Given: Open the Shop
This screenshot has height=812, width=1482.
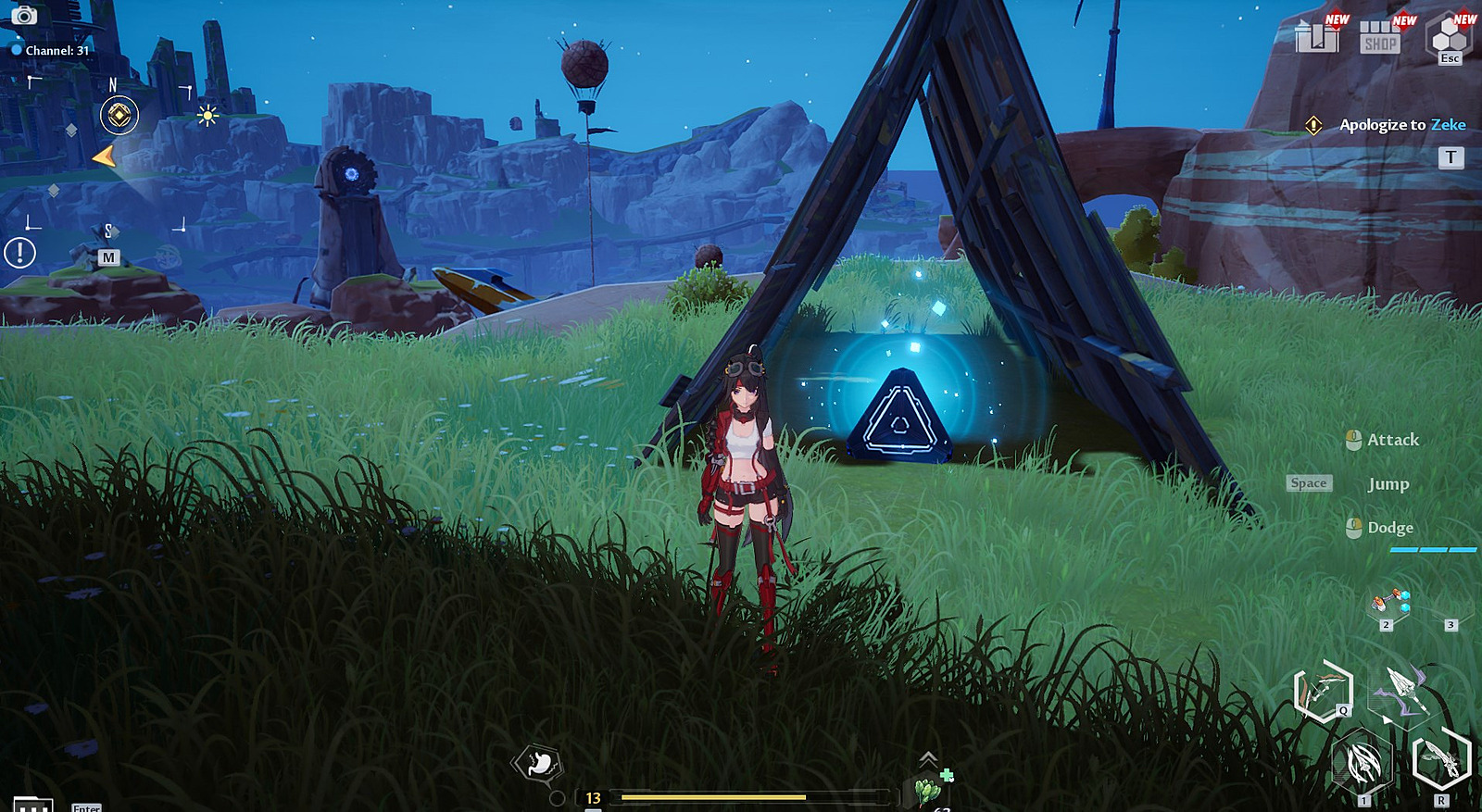Looking at the screenshot, I should [1379, 37].
